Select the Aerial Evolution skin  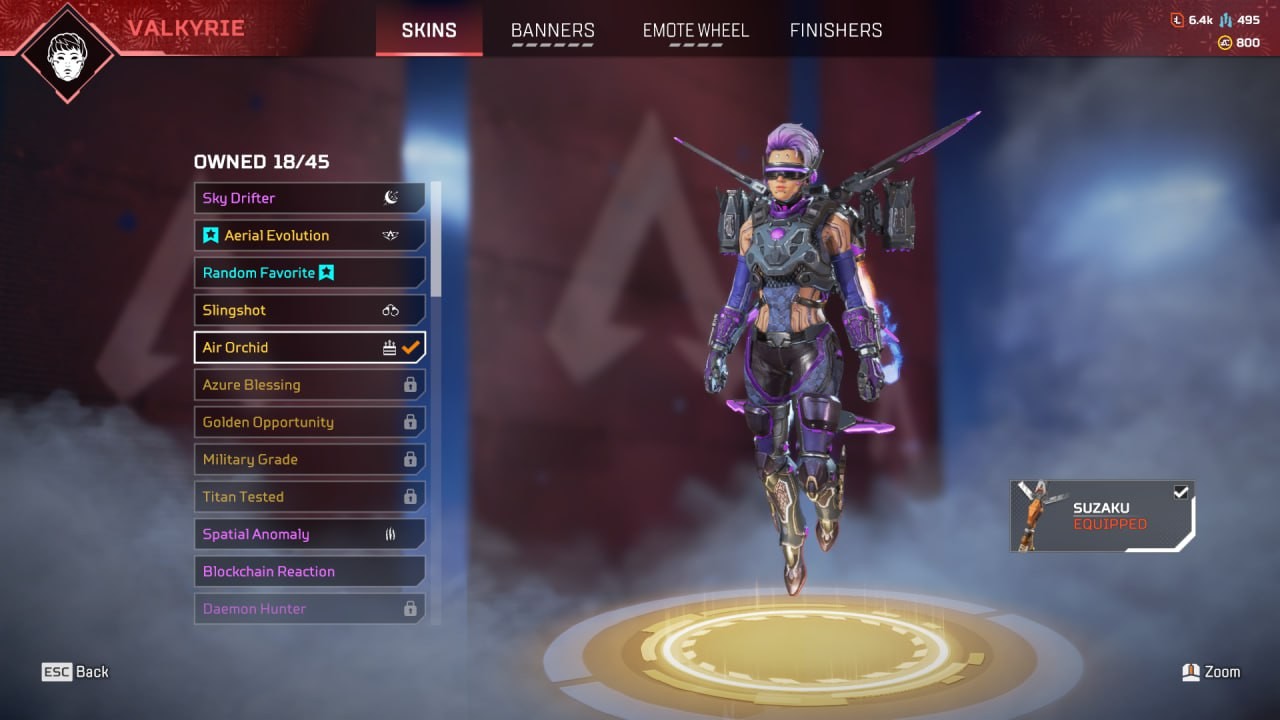(309, 235)
